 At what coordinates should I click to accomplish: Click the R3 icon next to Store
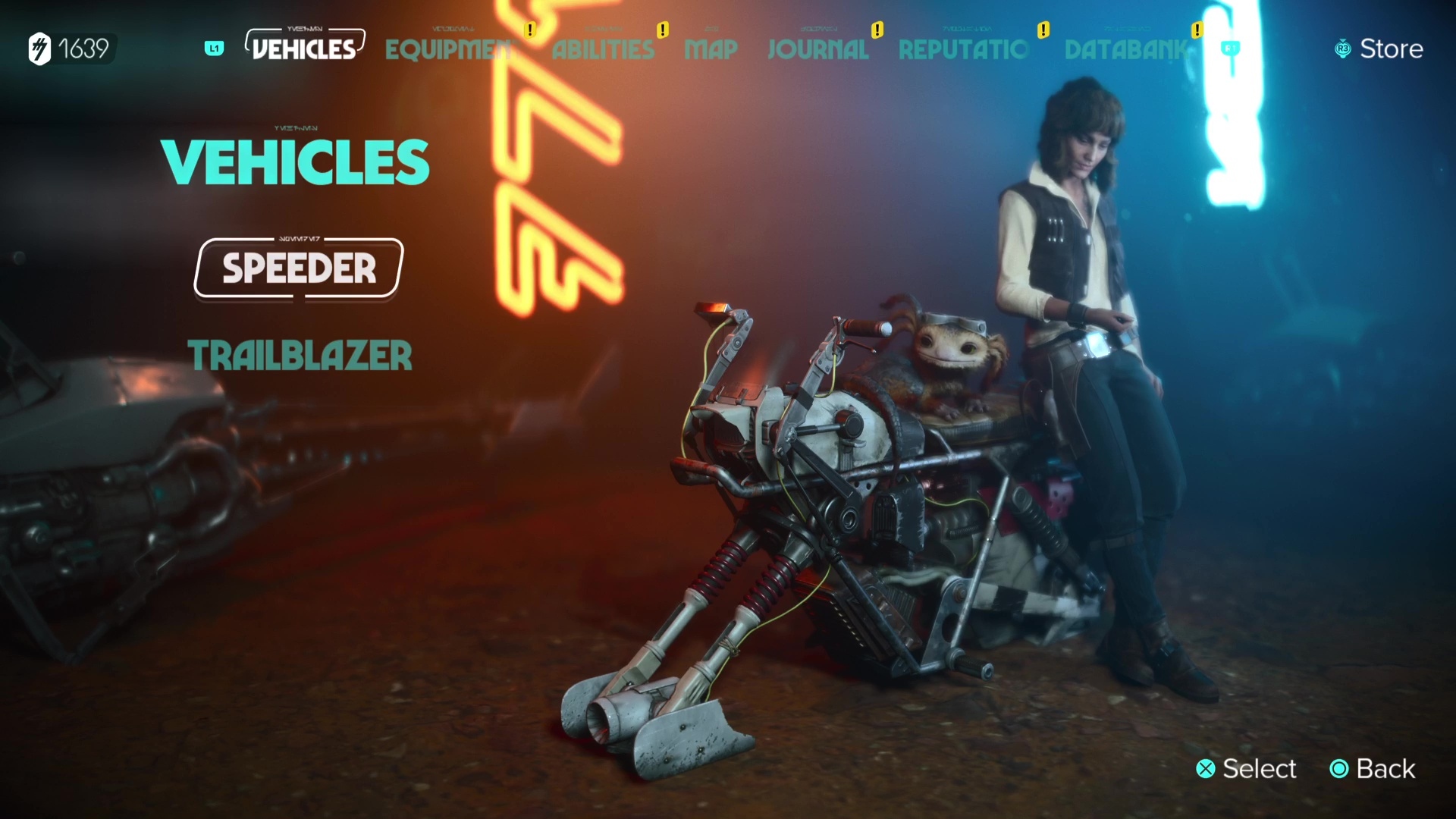[x=1342, y=49]
